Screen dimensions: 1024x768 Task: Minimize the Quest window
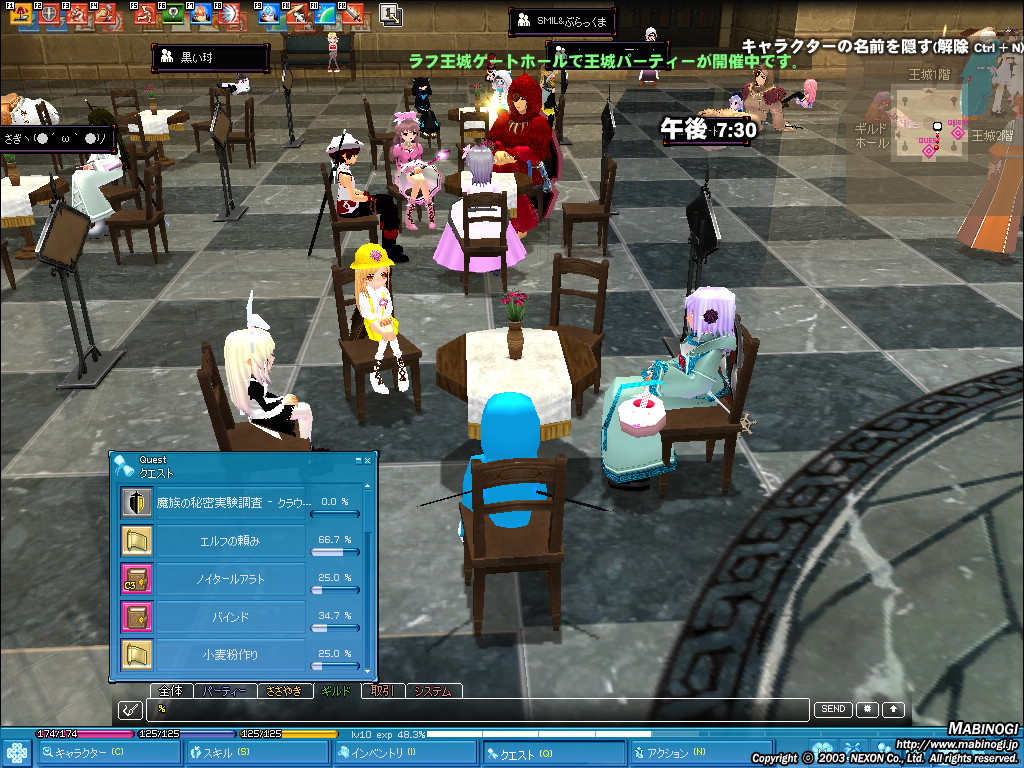pos(356,460)
